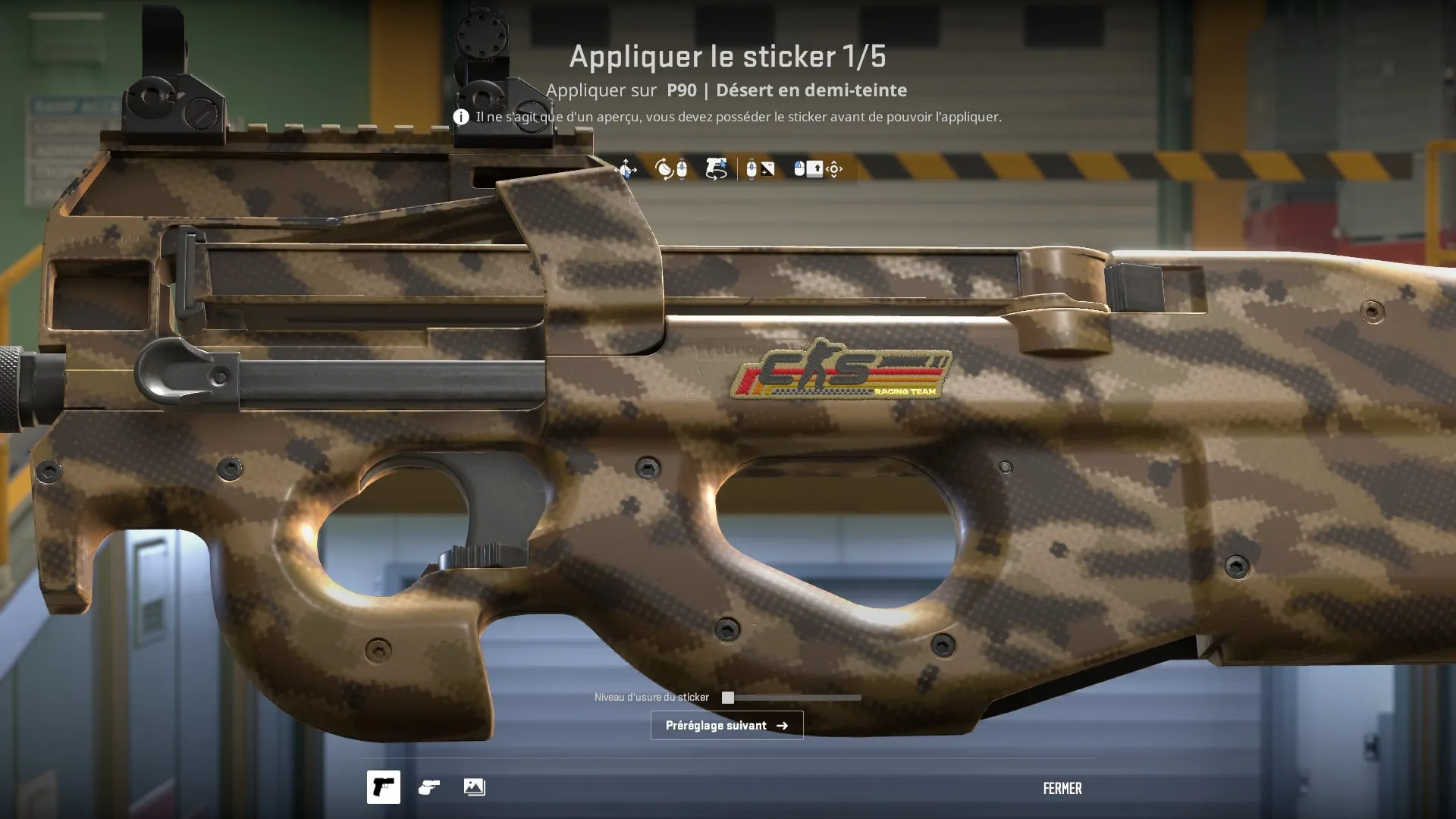The height and width of the screenshot is (819, 1456).
Task: Switch to the hand-held gun view icon
Action: coord(429,787)
